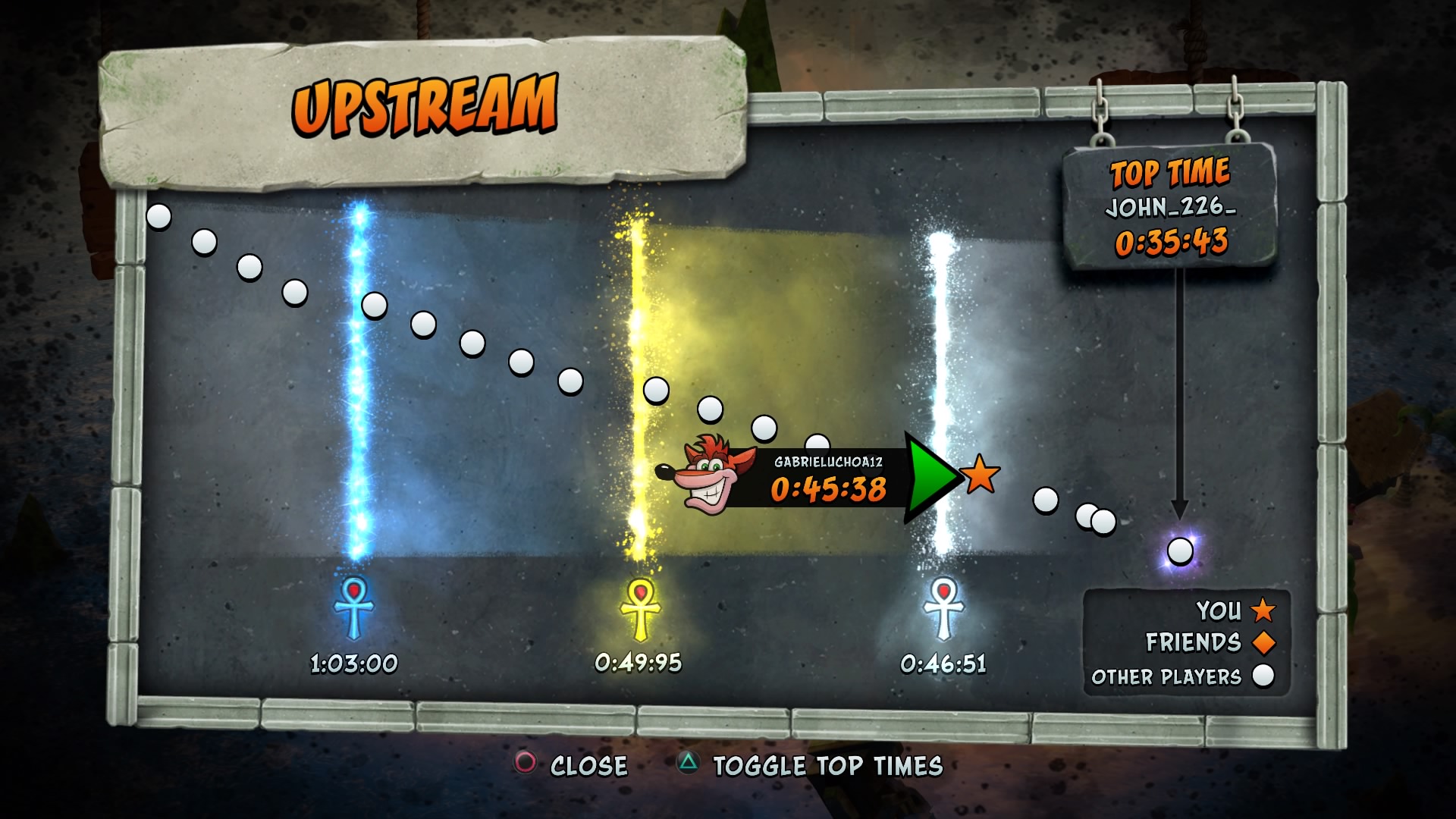The height and width of the screenshot is (819, 1456).
Task: Click the orange star marking your time
Action: (981, 475)
